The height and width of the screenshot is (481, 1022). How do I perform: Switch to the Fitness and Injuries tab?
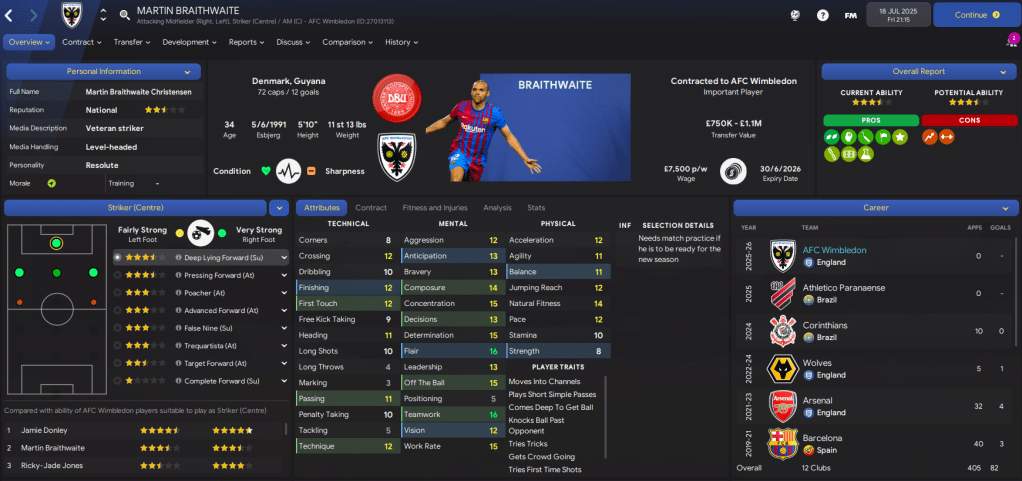pyautogui.click(x=434, y=208)
